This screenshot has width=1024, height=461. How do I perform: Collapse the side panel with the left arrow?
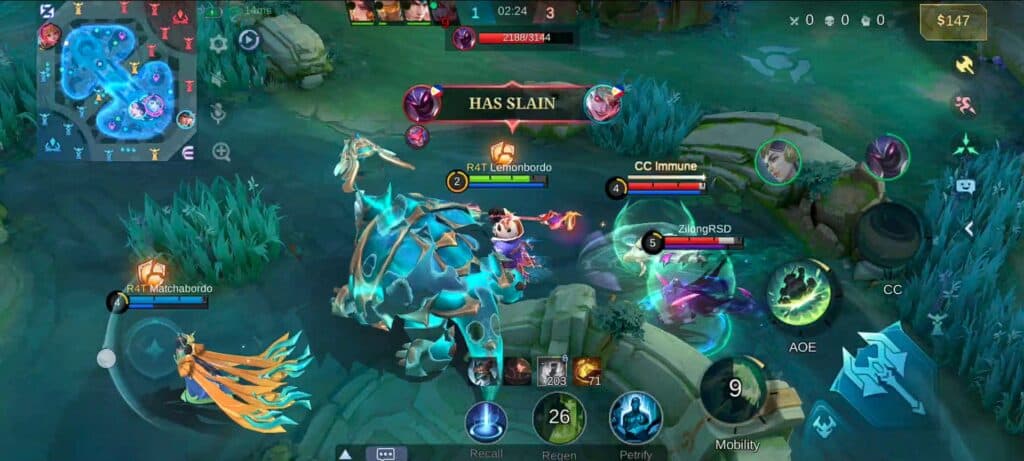click(967, 228)
